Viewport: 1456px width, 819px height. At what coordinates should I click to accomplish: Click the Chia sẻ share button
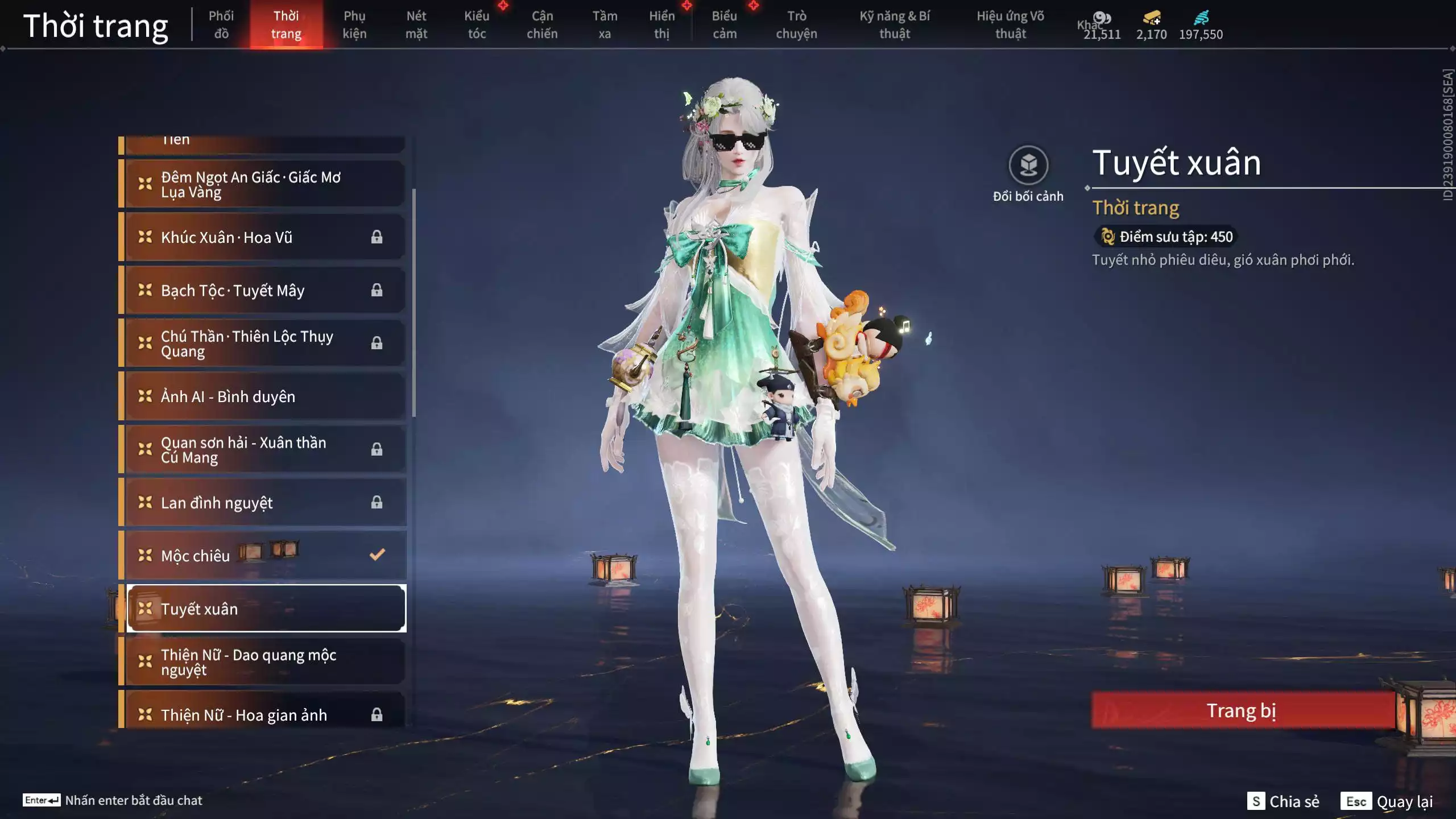[x=1284, y=801]
